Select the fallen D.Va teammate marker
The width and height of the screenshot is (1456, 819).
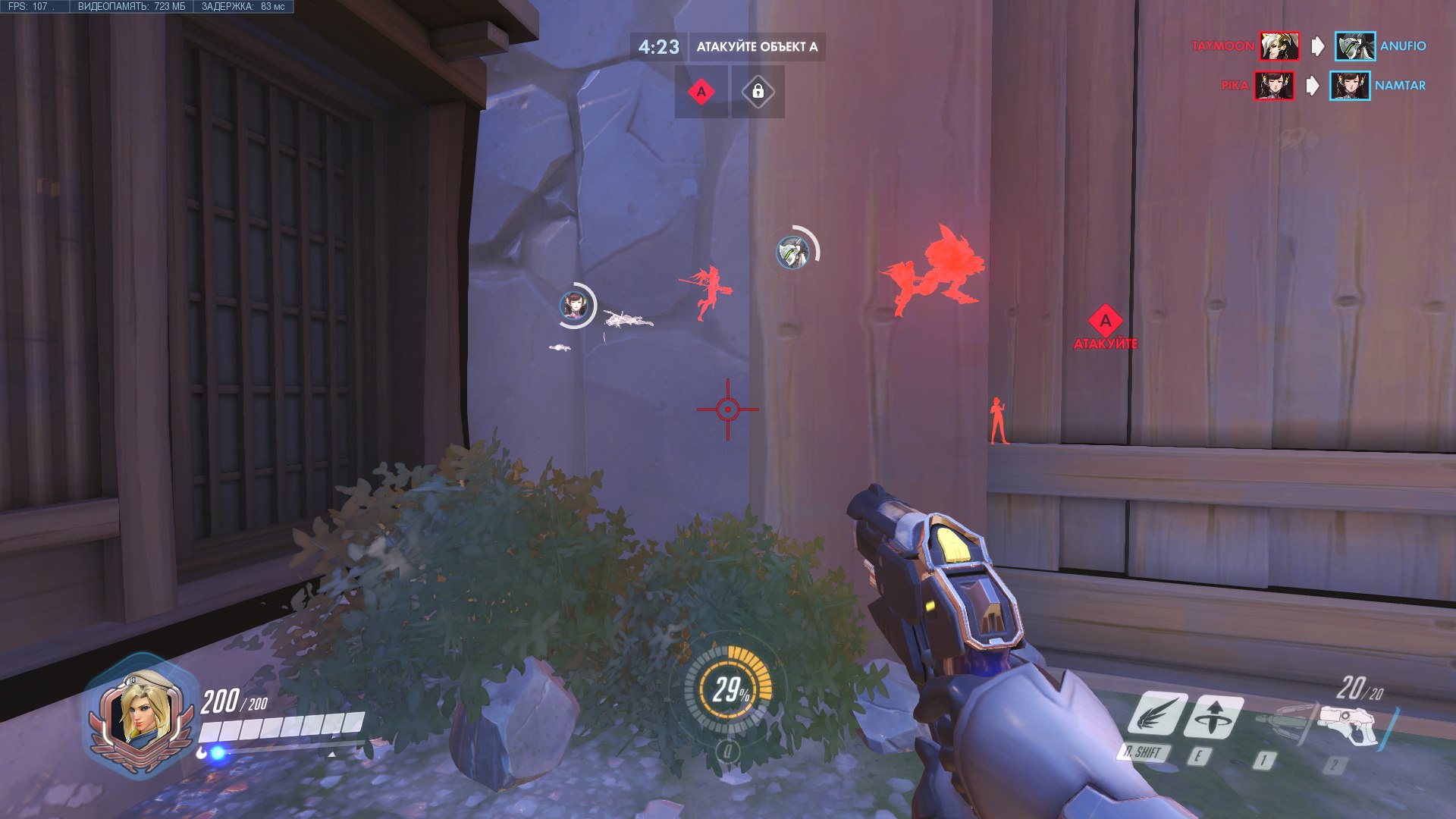[576, 306]
